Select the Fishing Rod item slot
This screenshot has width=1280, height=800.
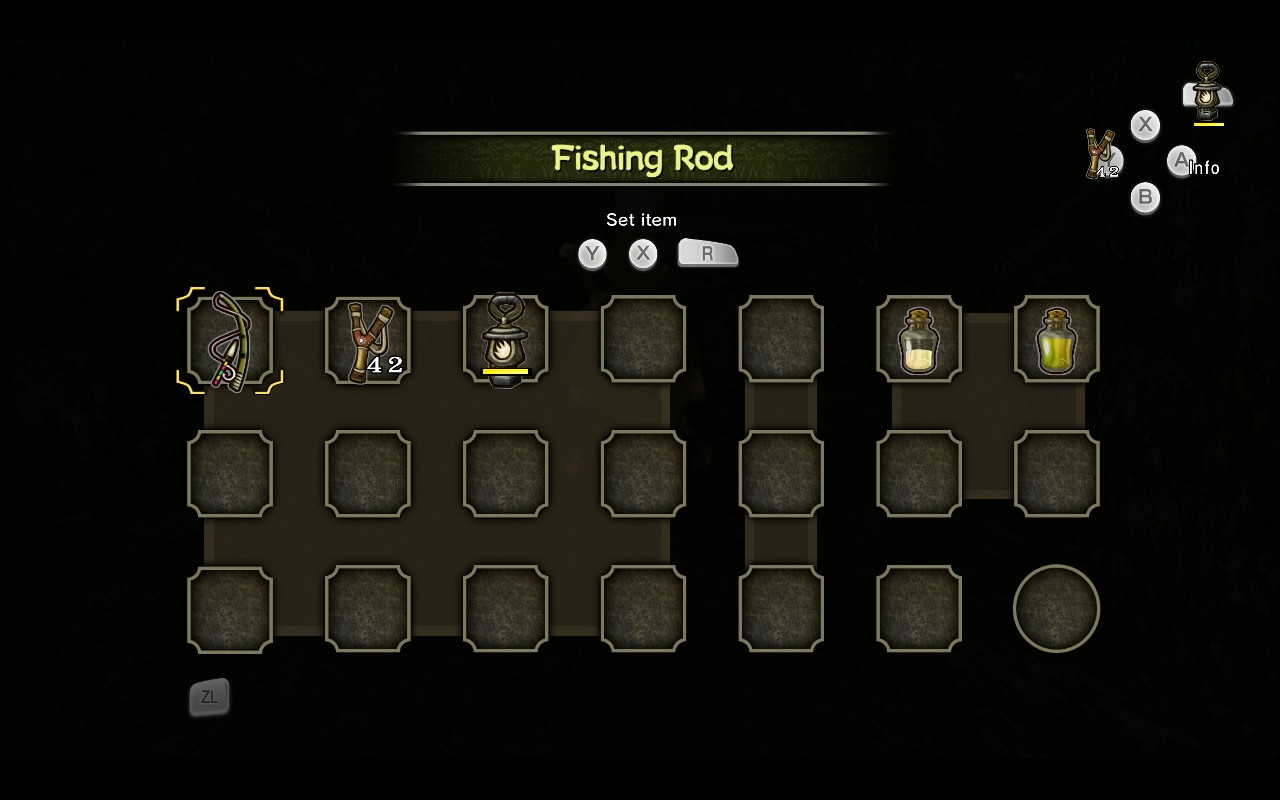click(x=229, y=340)
